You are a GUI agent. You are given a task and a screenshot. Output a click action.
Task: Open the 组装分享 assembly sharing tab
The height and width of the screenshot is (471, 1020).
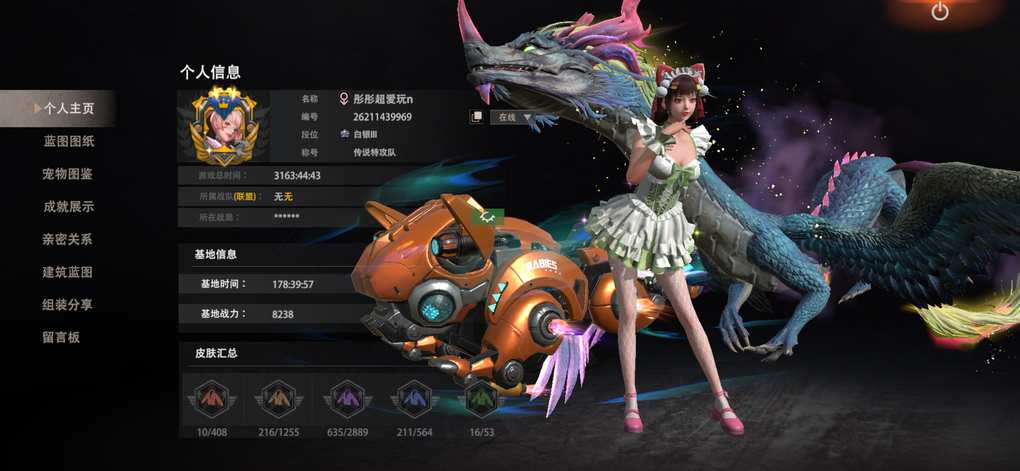68,305
